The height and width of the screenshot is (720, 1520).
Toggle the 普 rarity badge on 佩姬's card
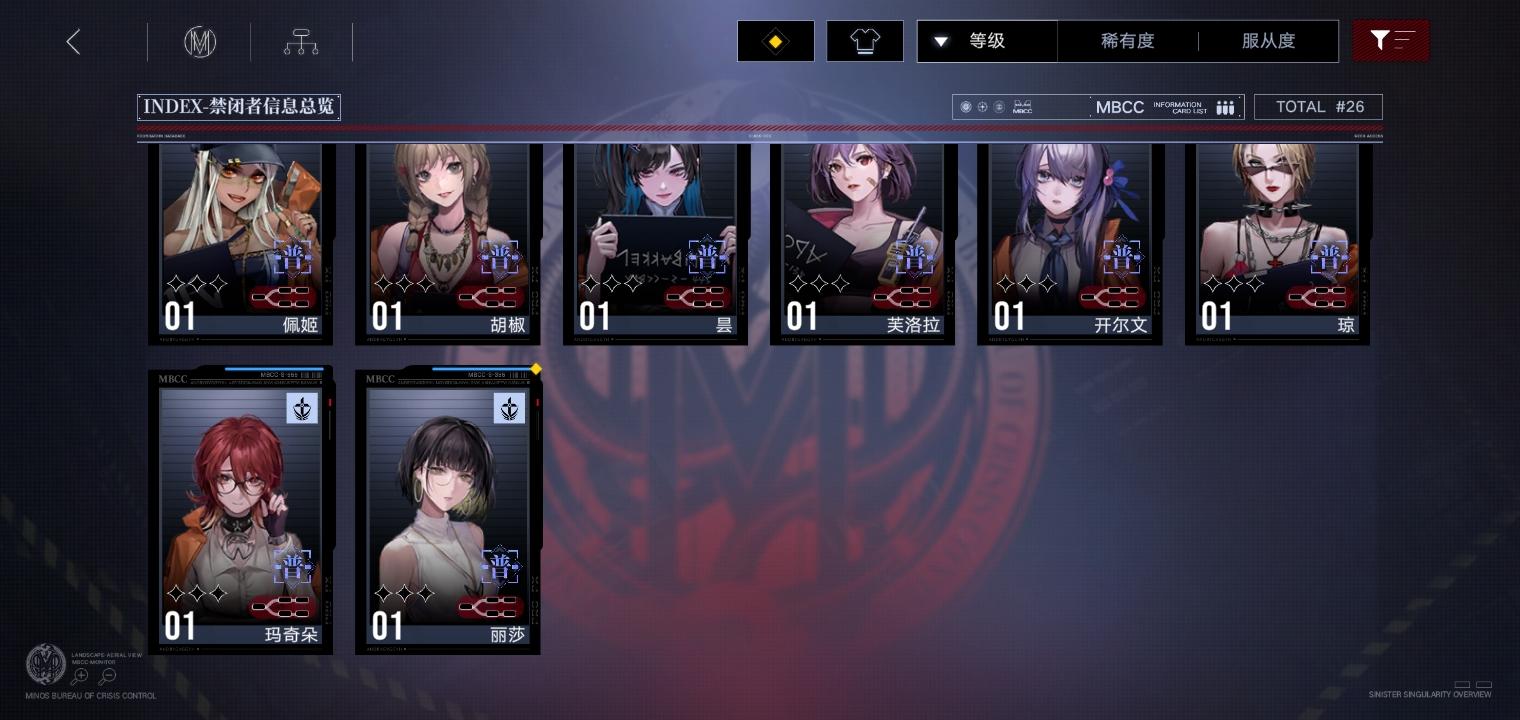pos(292,258)
